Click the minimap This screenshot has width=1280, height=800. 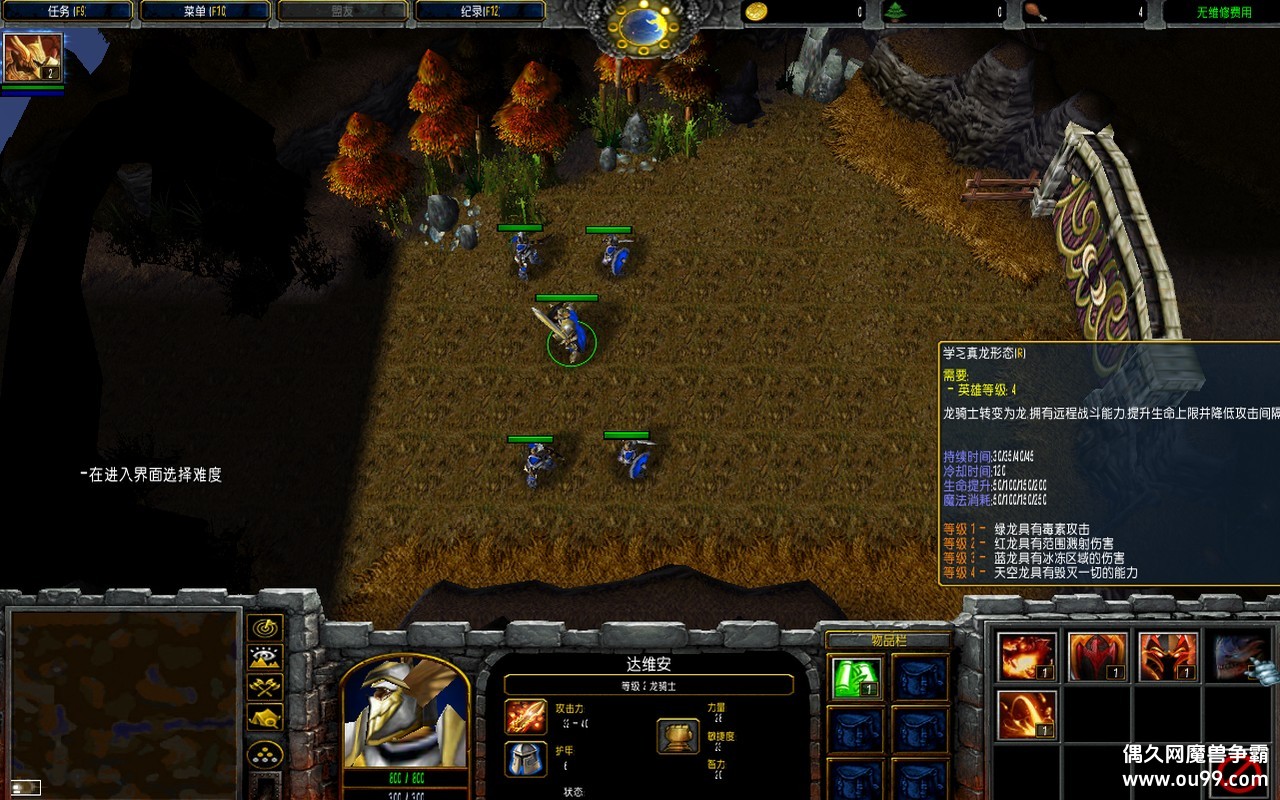[x=124, y=702]
